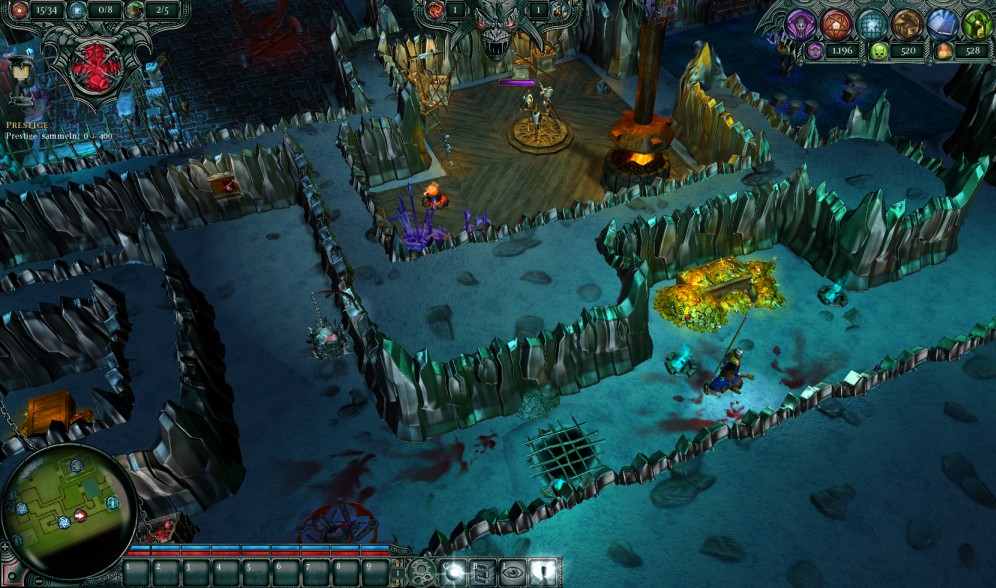Toggle the eye view button
This screenshot has height=588, width=996.
[512, 572]
